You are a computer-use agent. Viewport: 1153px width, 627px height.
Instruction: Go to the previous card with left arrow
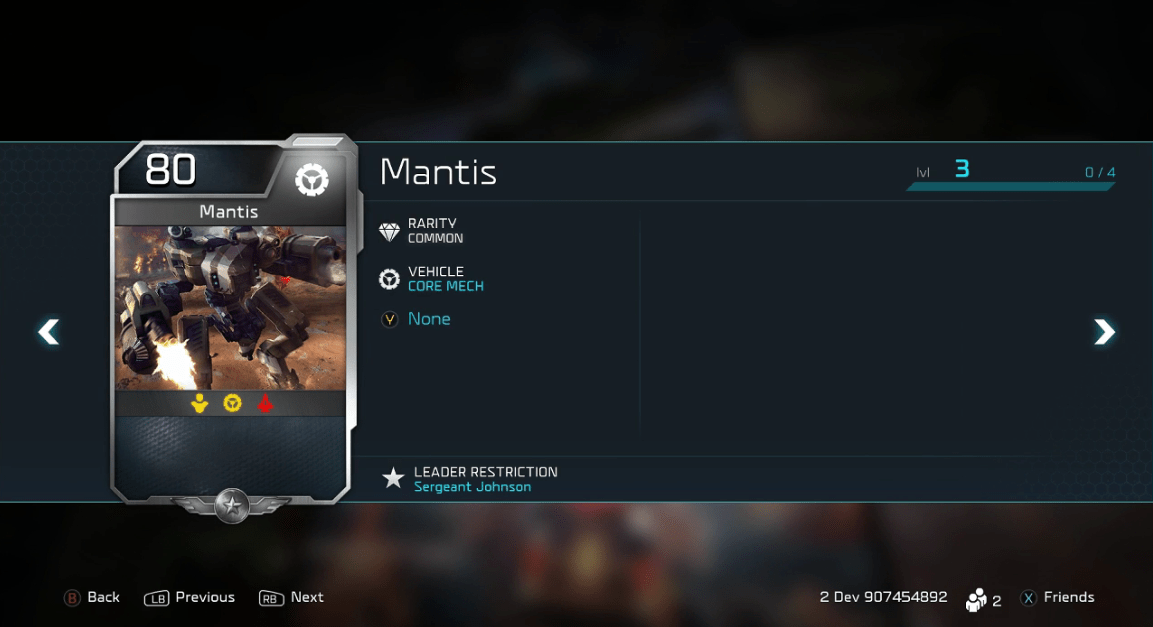coord(48,332)
